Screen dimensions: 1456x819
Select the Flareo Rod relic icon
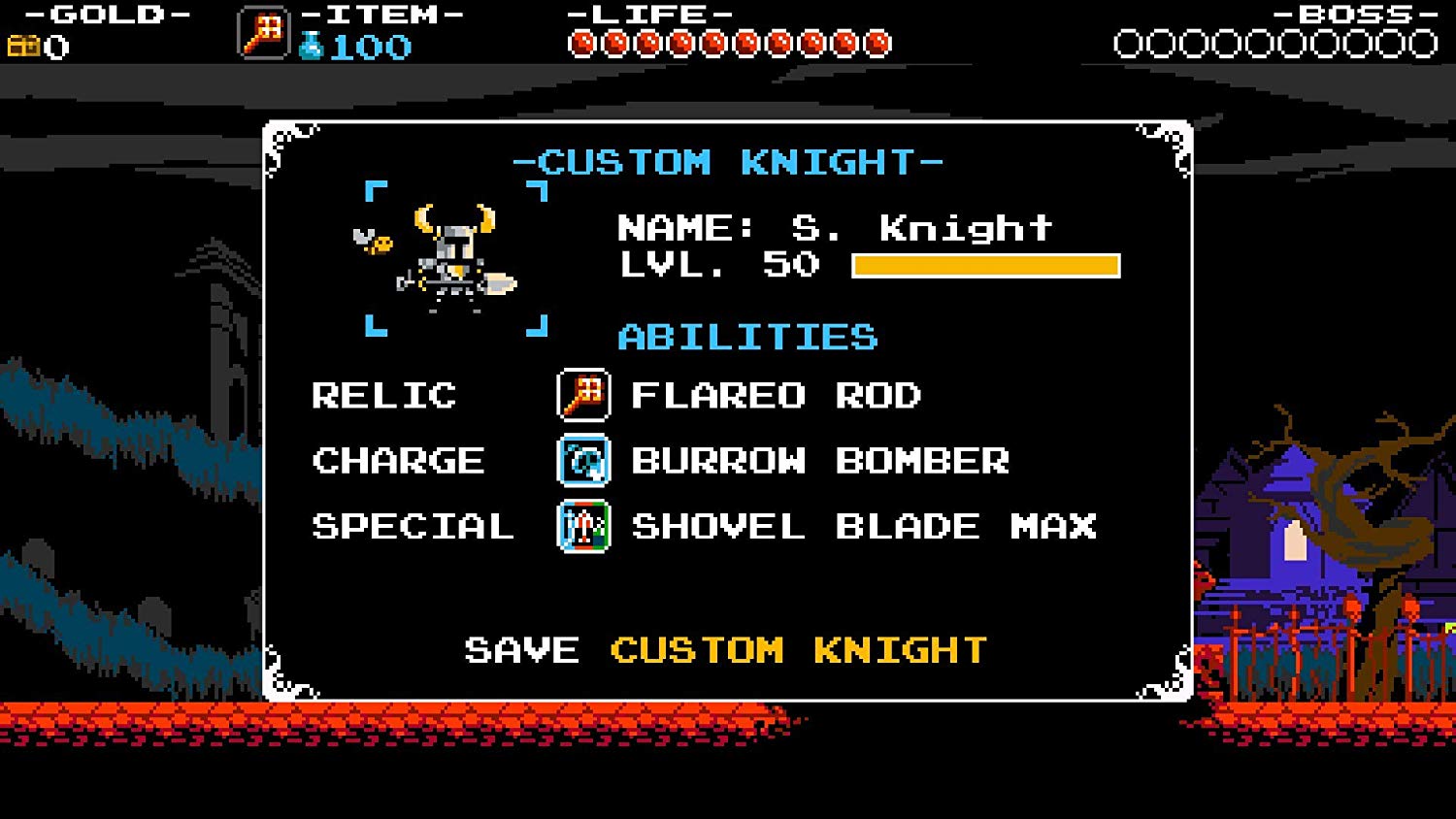pyautogui.click(x=583, y=396)
